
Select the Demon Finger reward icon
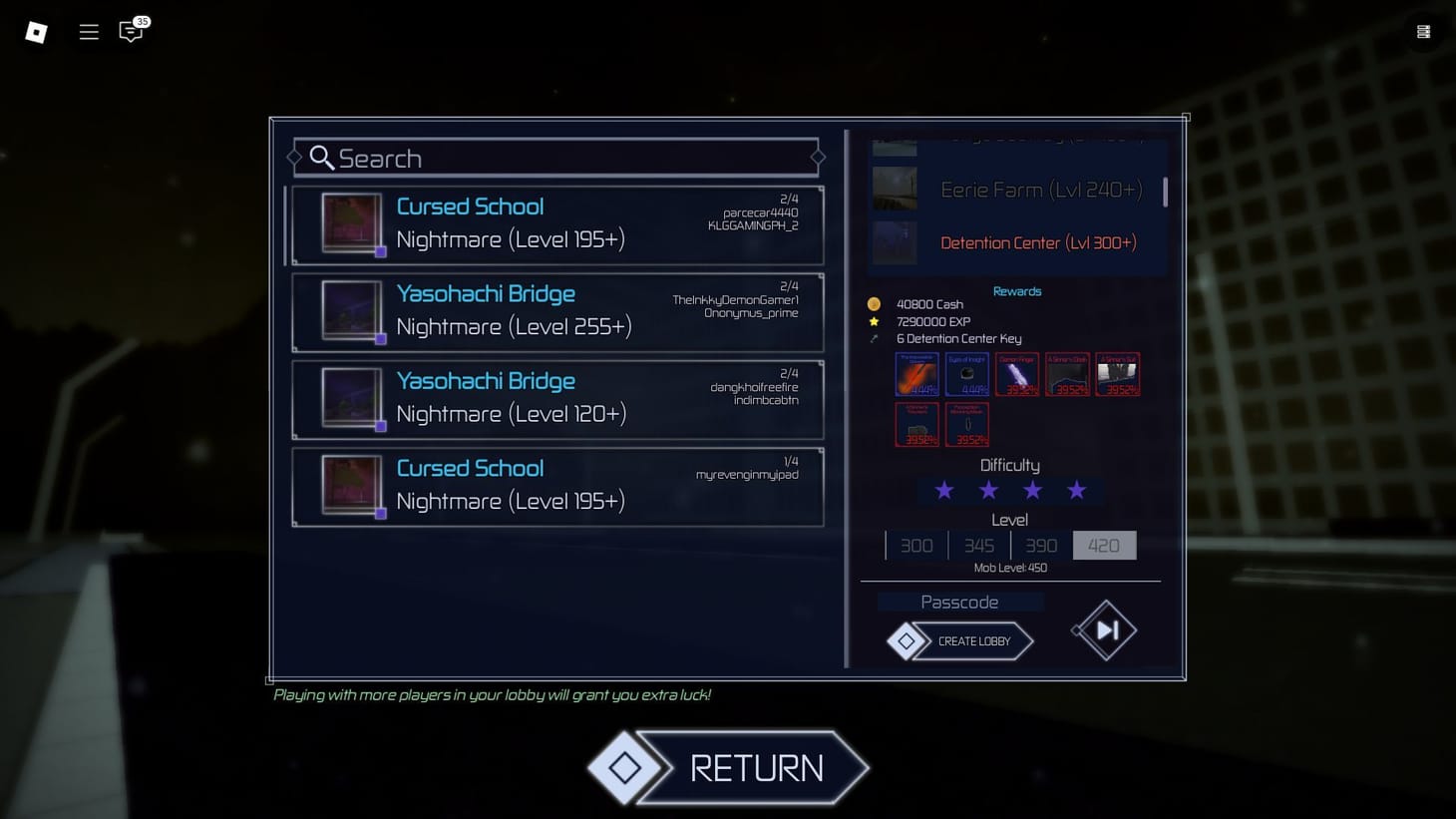coord(1016,373)
